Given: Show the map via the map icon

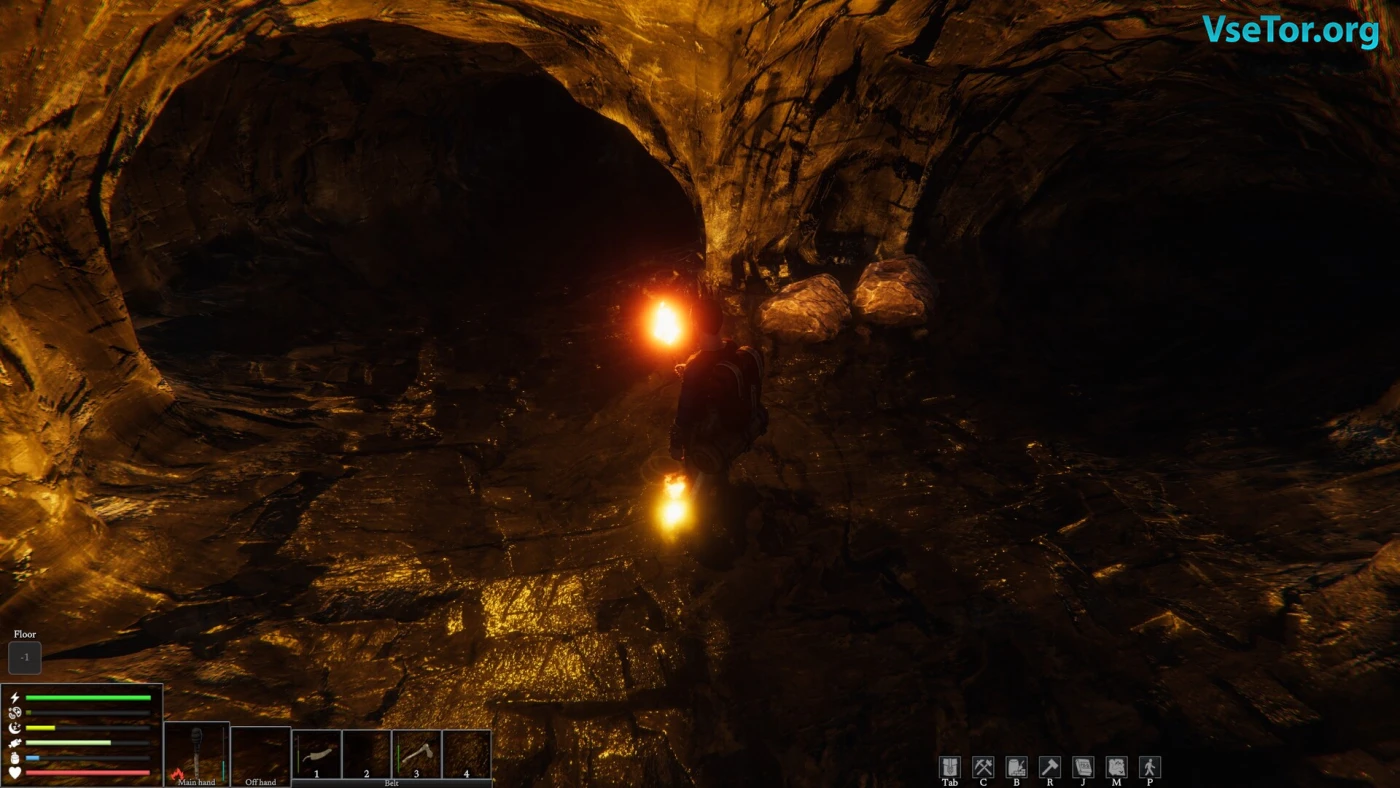Looking at the screenshot, I should [1116, 767].
